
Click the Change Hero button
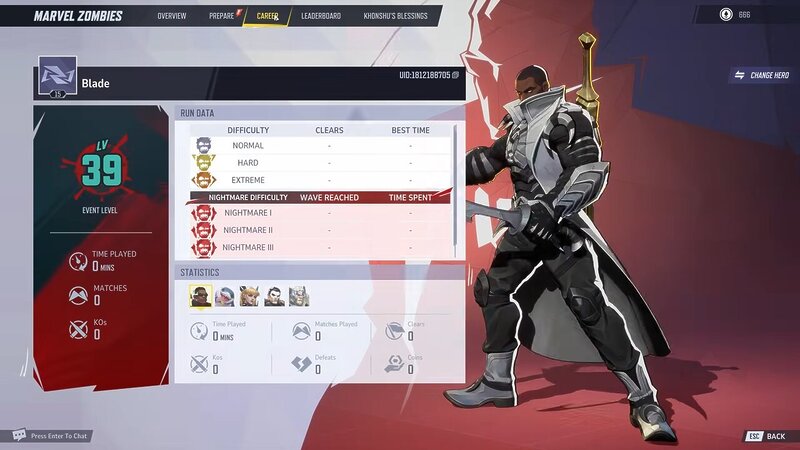click(762, 75)
